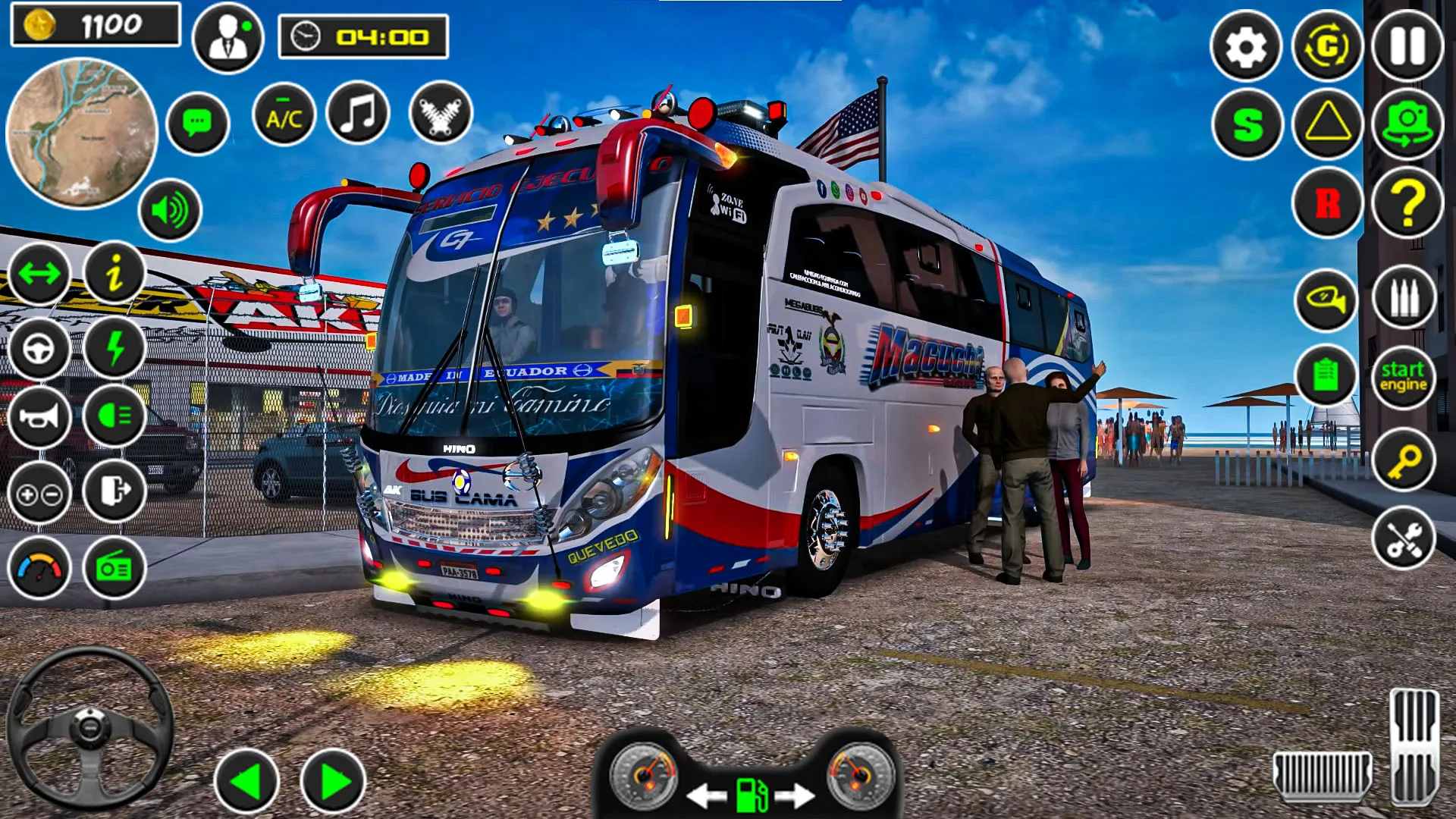Open help with the question mark icon
Image resolution: width=1456 pixels, height=819 pixels.
tap(1407, 203)
